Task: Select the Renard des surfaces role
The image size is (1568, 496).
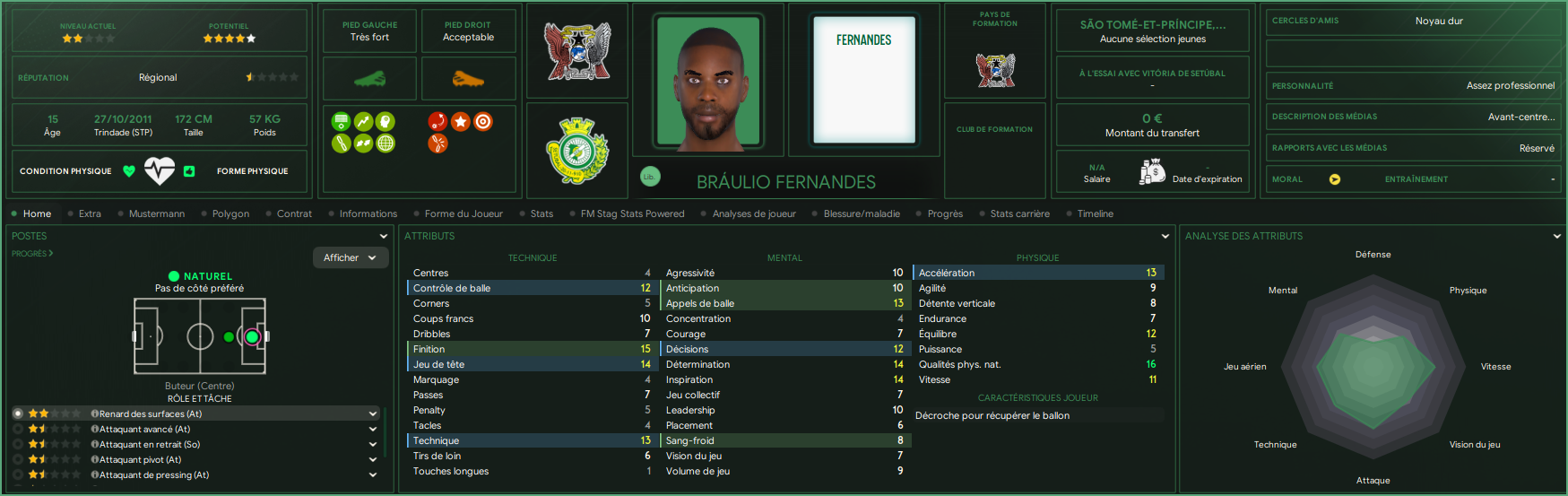Action: click(x=151, y=413)
